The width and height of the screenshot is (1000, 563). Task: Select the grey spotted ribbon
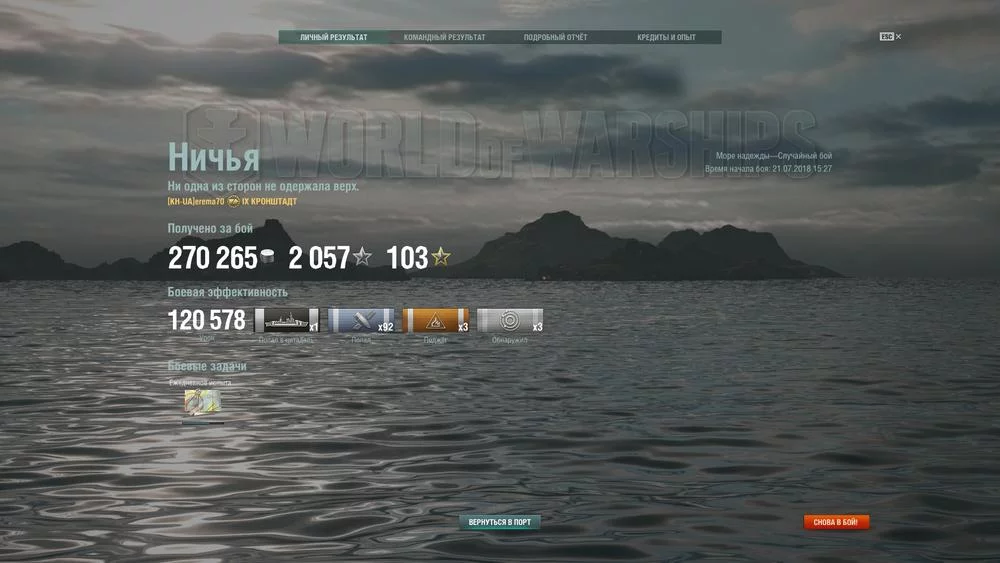(510, 321)
